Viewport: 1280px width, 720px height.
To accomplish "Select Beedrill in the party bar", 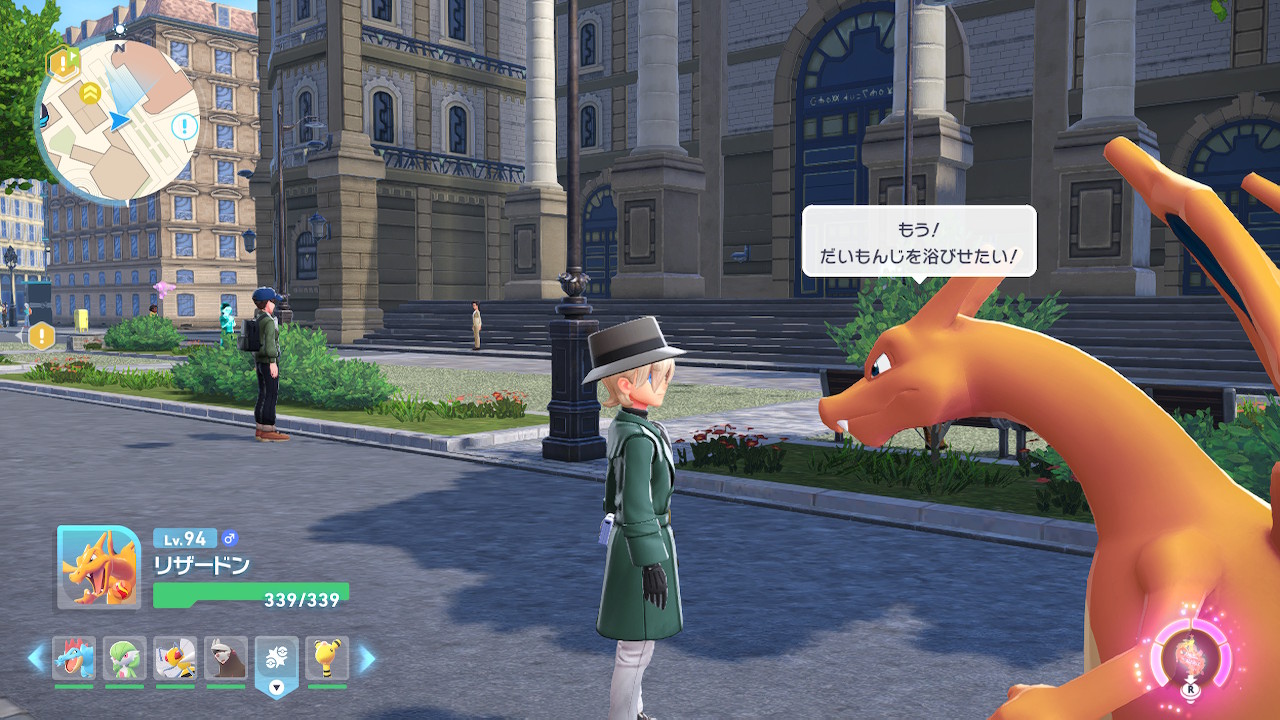I will pyautogui.click(x=175, y=658).
